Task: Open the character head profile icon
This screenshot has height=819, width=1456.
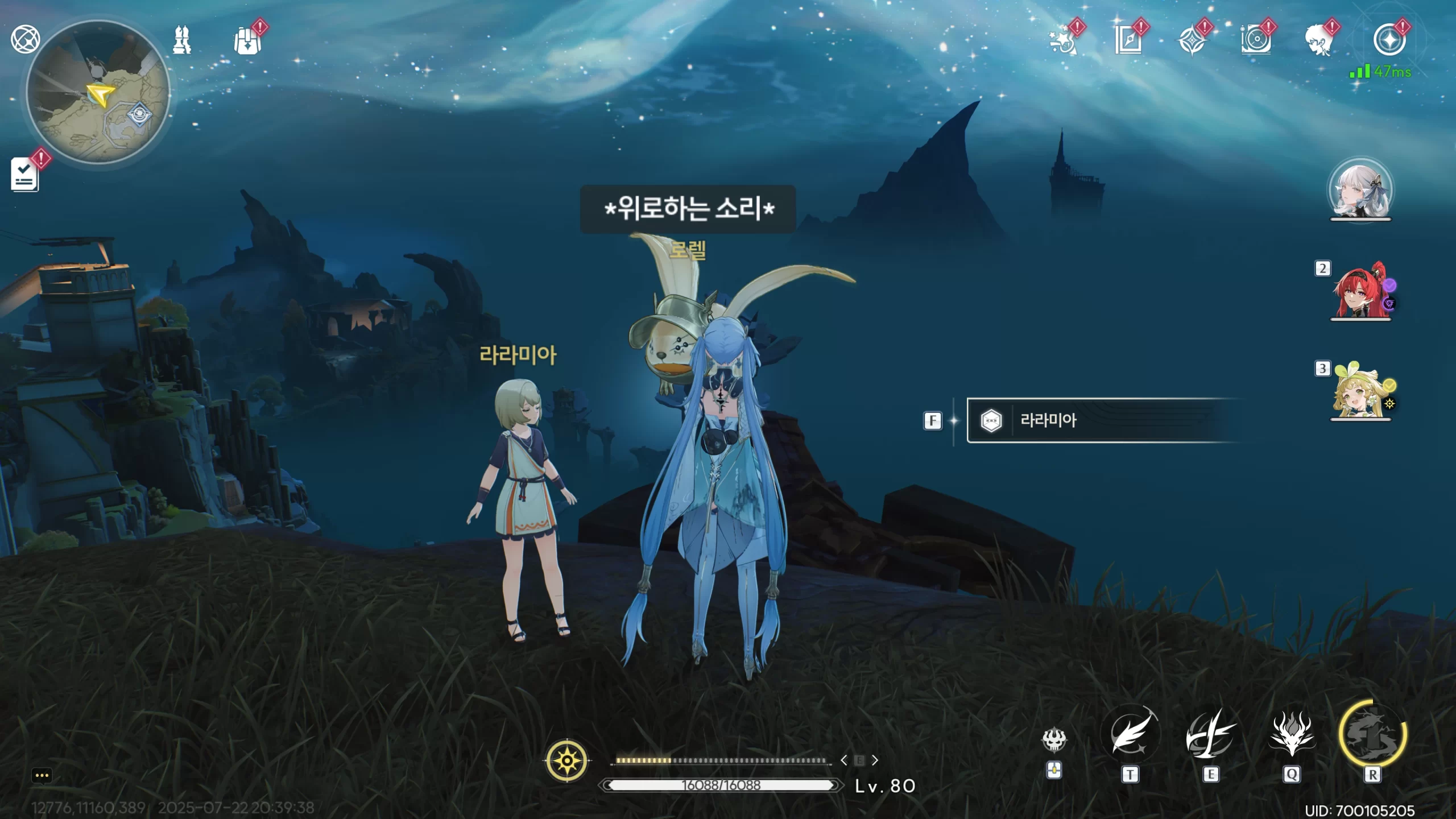Action: [x=1319, y=41]
